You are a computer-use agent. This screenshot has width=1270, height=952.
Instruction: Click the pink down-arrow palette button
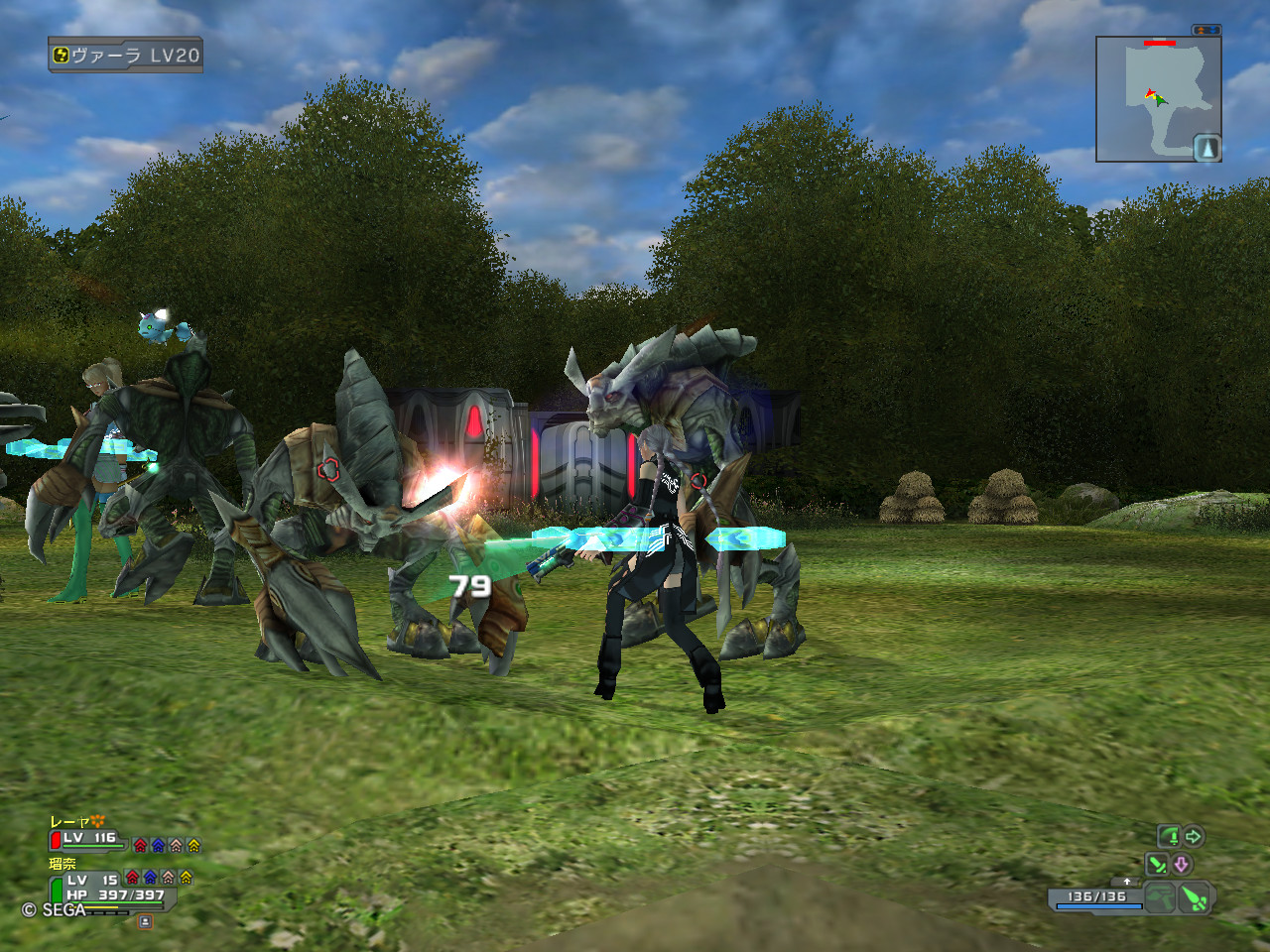(x=1181, y=864)
